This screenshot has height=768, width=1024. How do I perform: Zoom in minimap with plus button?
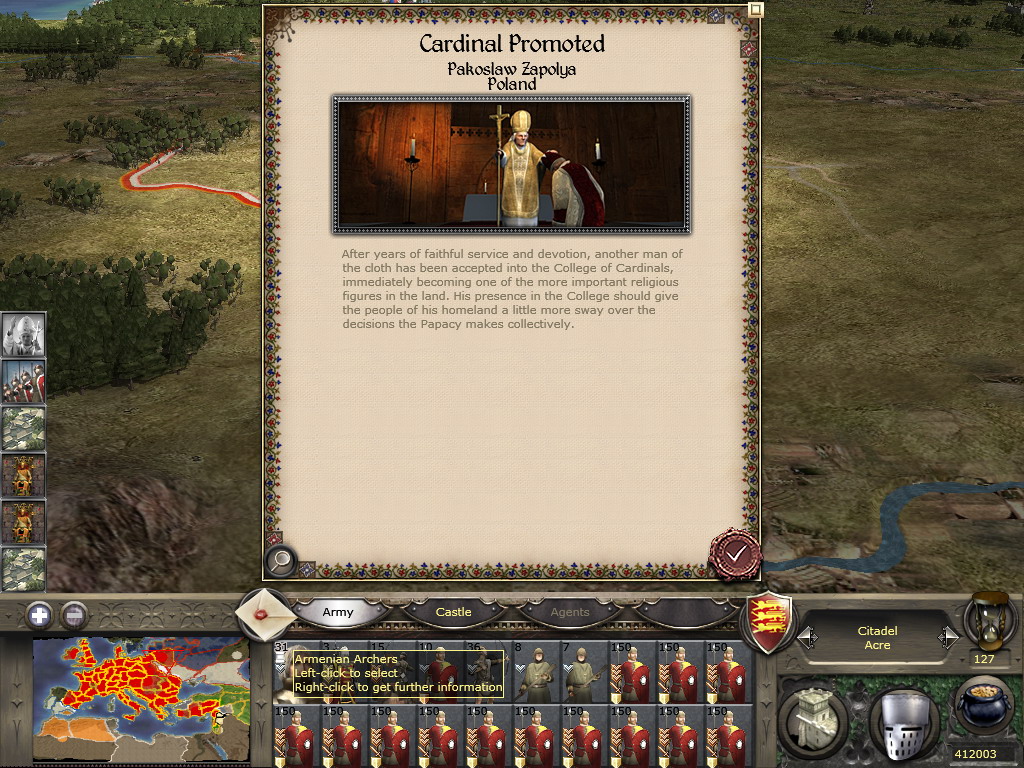click(38, 613)
